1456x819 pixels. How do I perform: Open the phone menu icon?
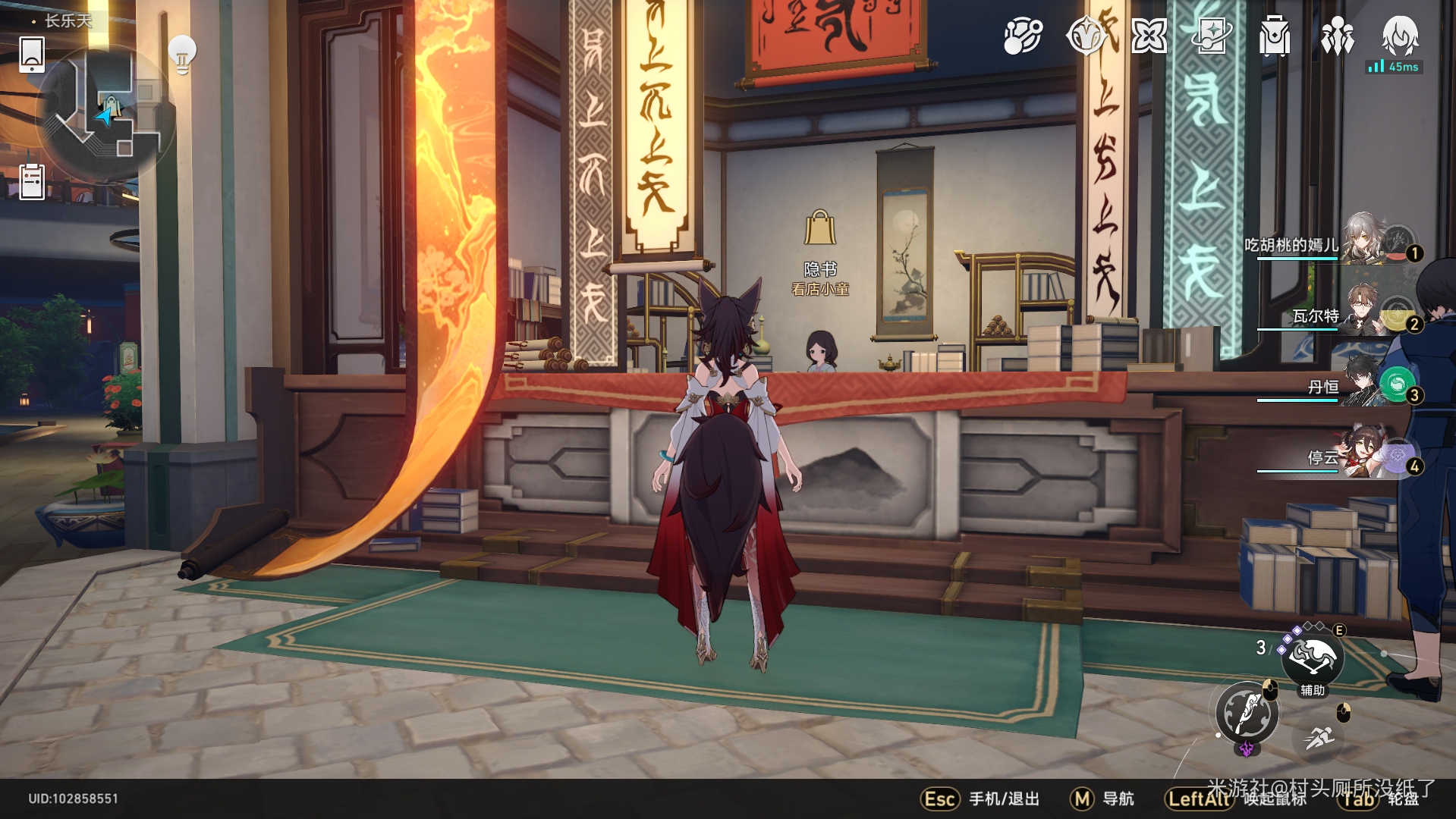pos(32,55)
